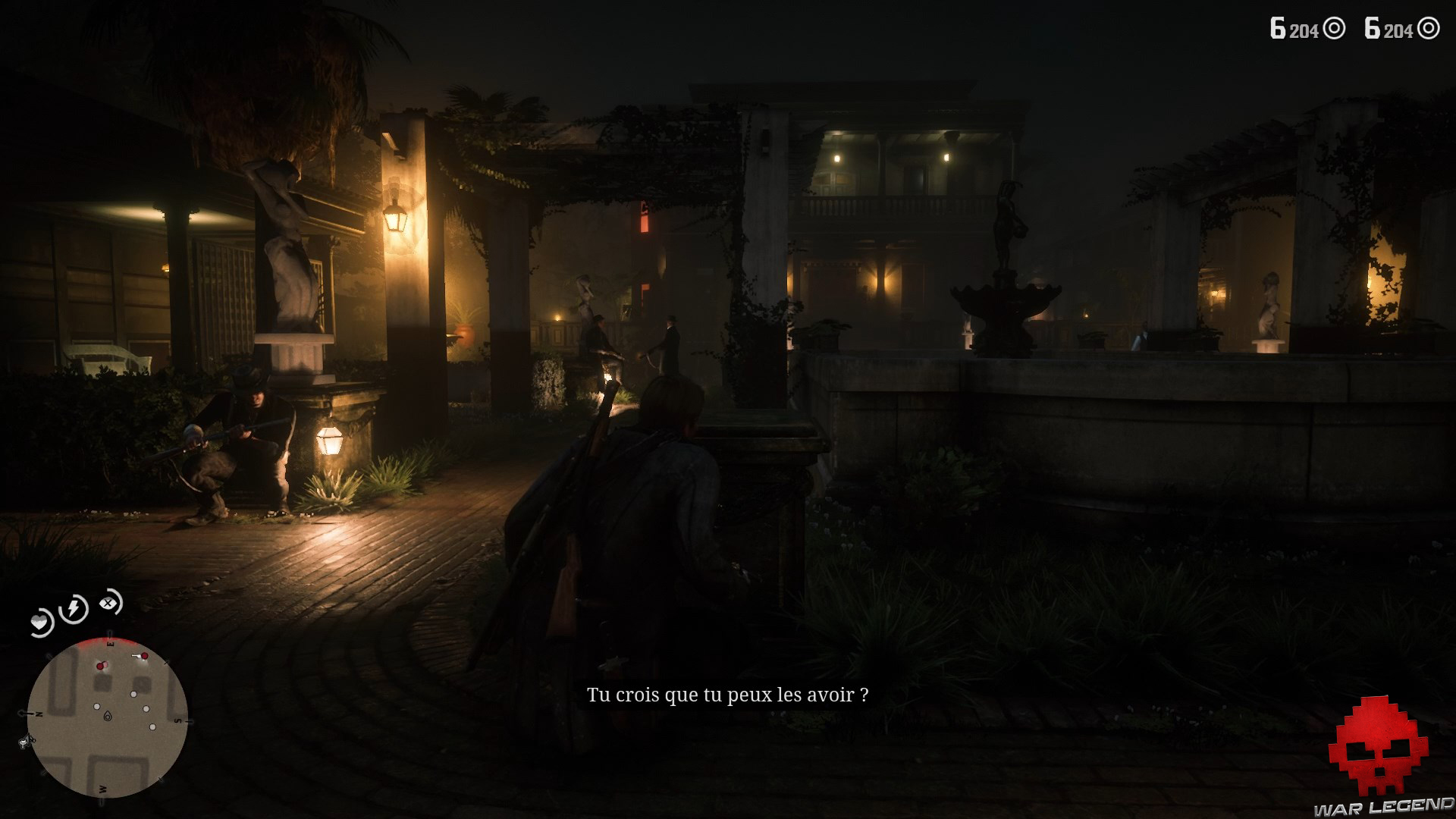Select the Dead Eye core icon

coord(108,604)
